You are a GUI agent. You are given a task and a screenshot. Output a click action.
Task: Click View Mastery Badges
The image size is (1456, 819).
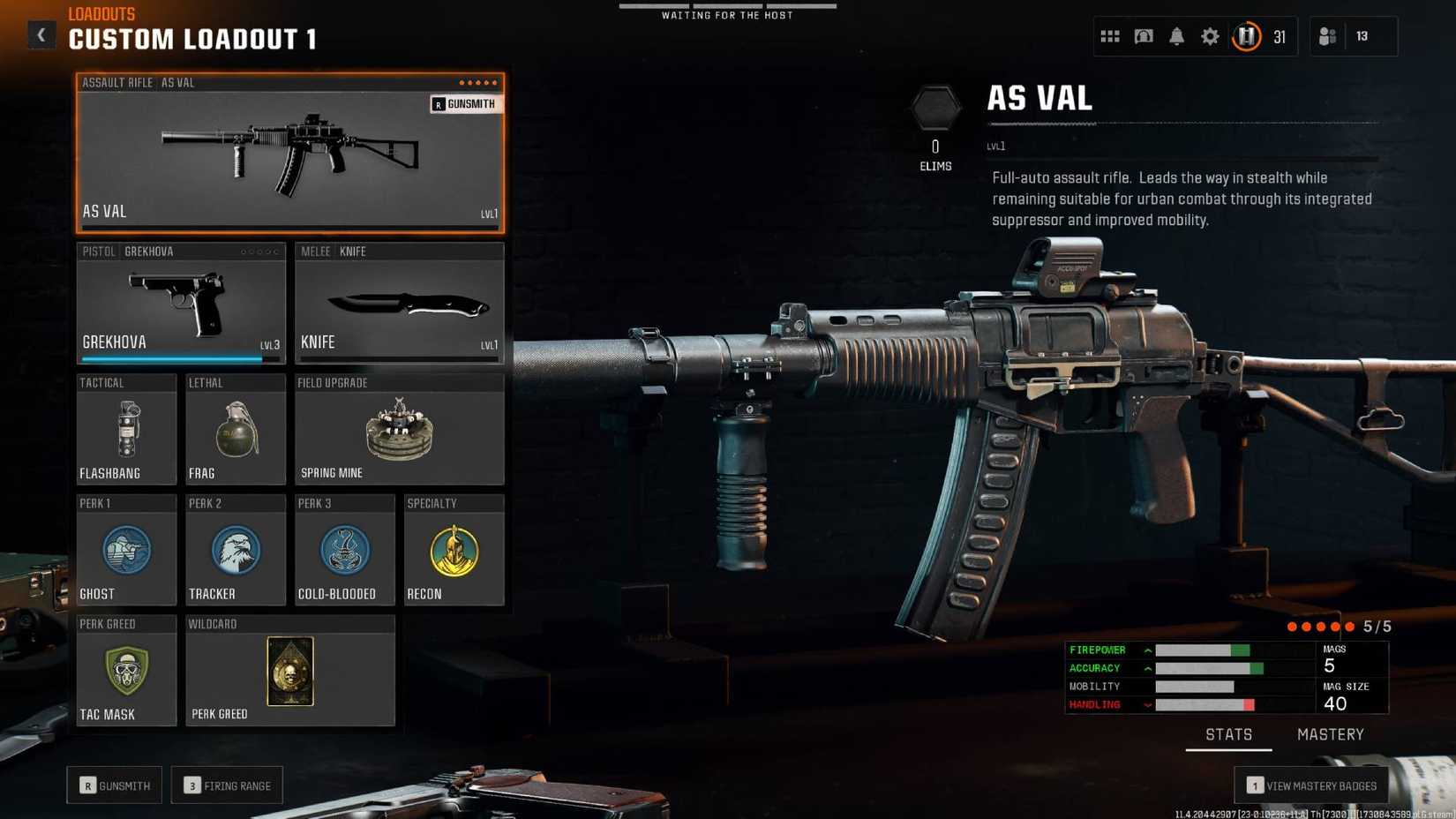pyautogui.click(x=1310, y=785)
